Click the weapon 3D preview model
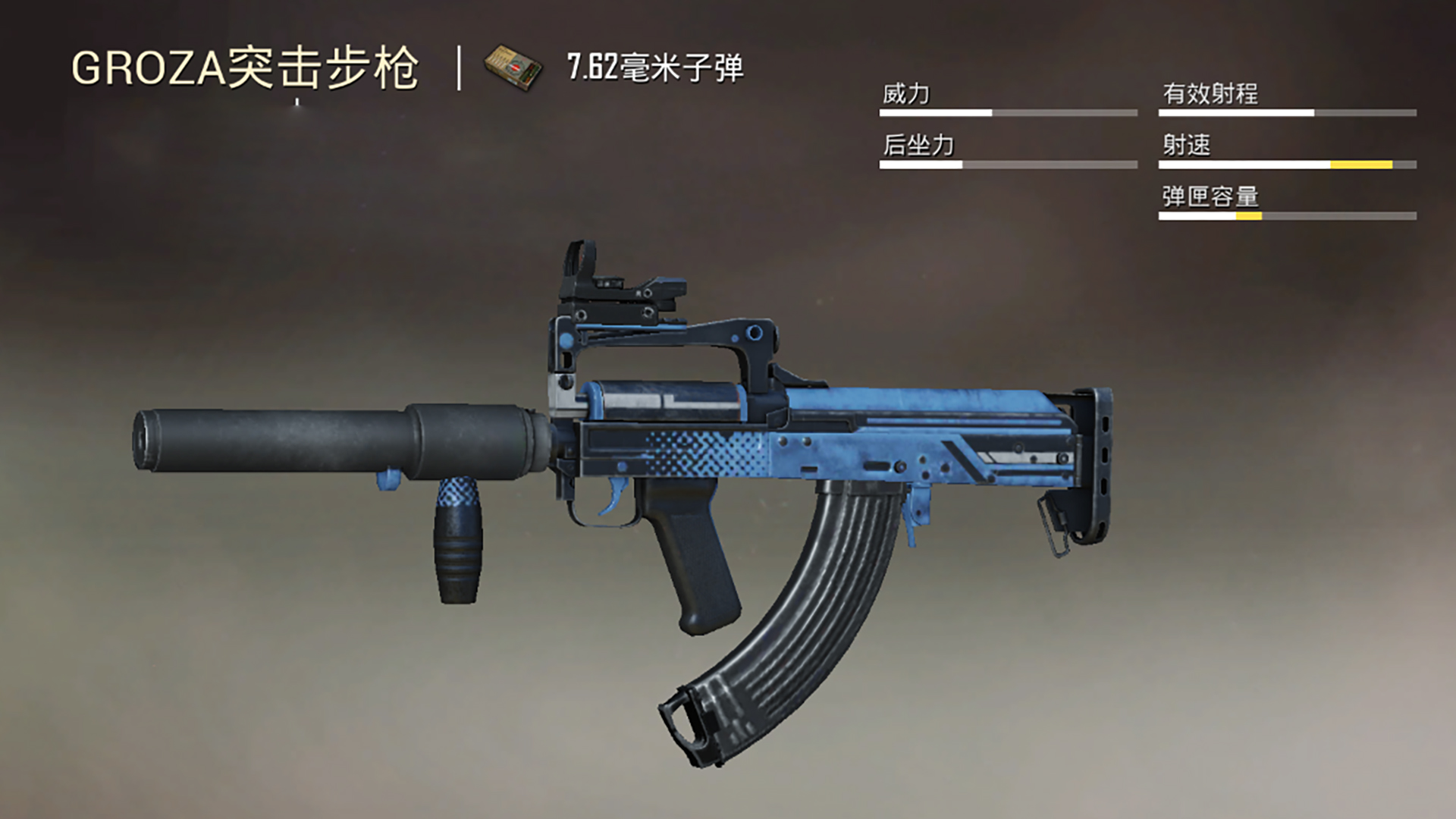This screenshot has width=1456, height=819. coord(720,455)
